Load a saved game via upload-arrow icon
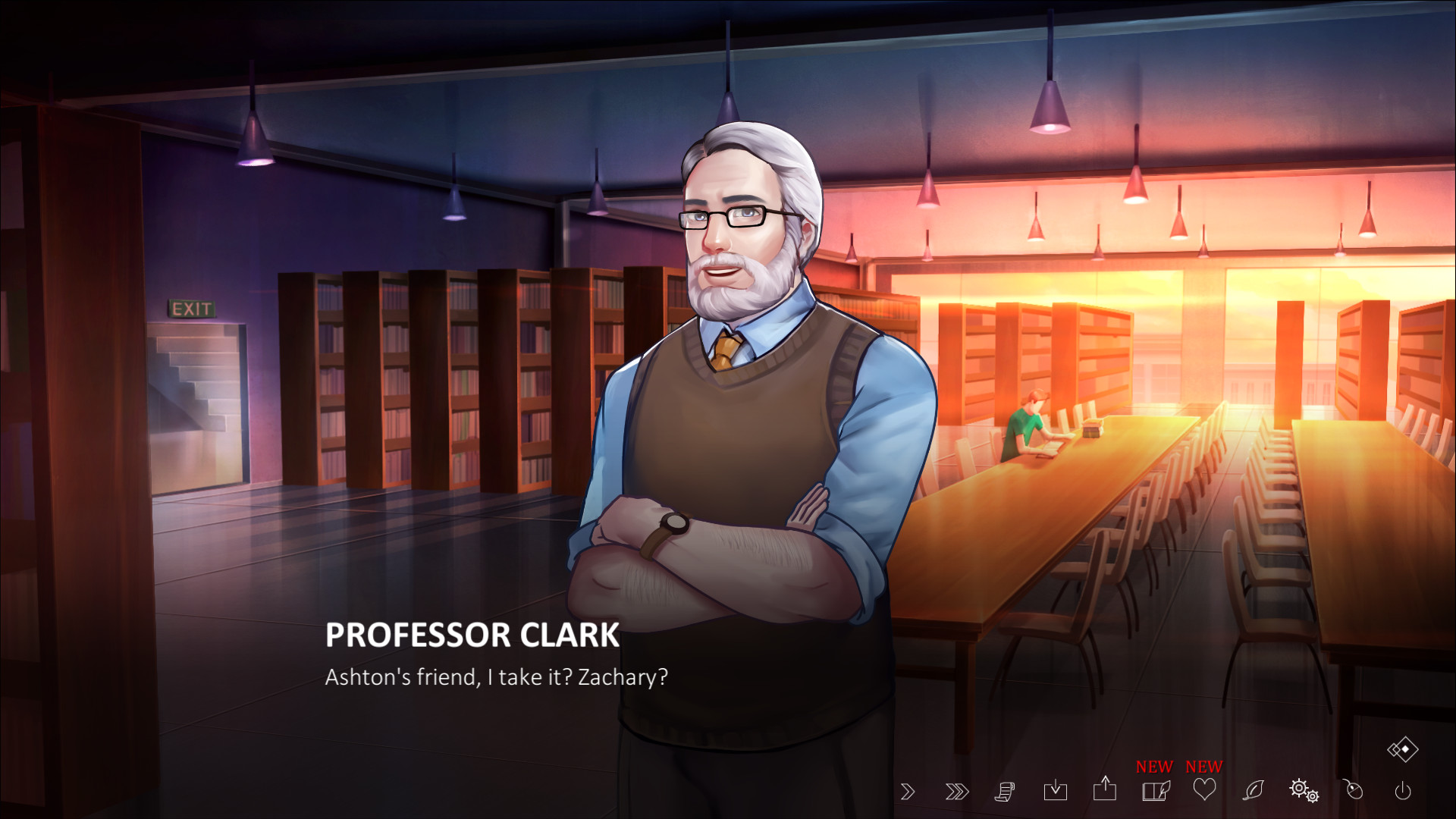The image size is (1456, 819). [x=1106, y=790]
